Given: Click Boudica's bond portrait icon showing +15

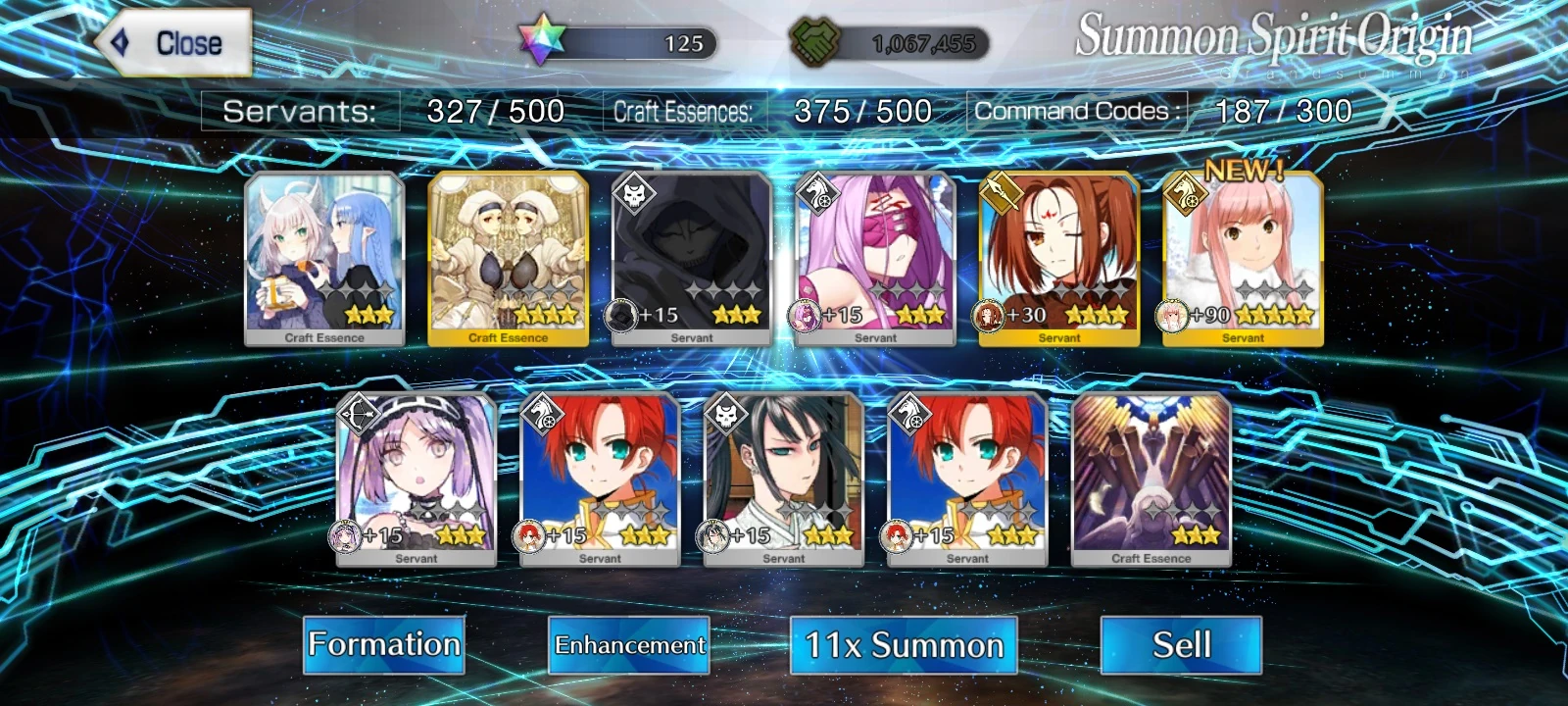Looking at the screenshot, I should 530,534.
